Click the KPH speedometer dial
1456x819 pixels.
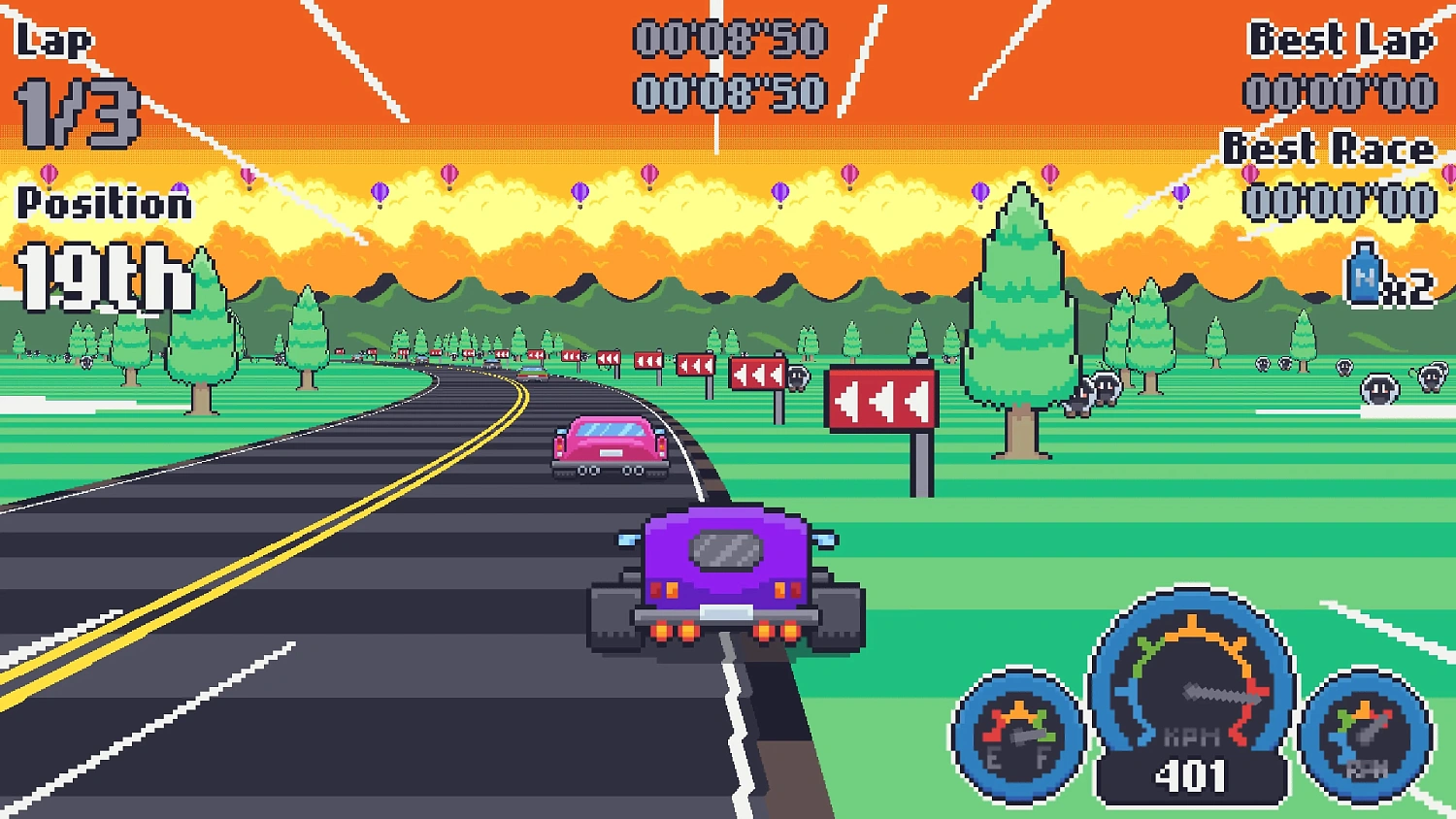pyautogui.click(x=1192, y=689)
